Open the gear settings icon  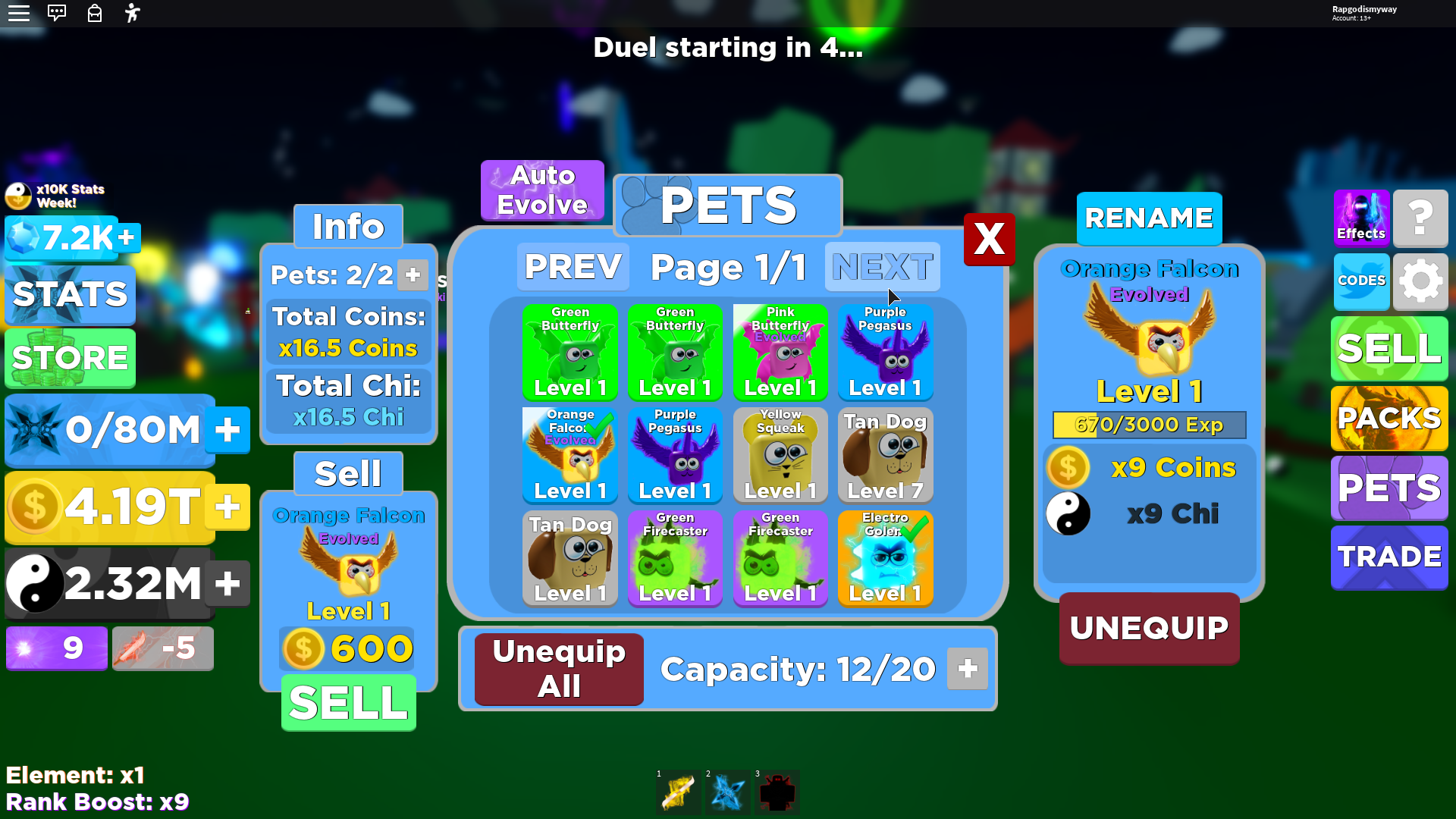pyautogui.click(x=1420, y=281)
